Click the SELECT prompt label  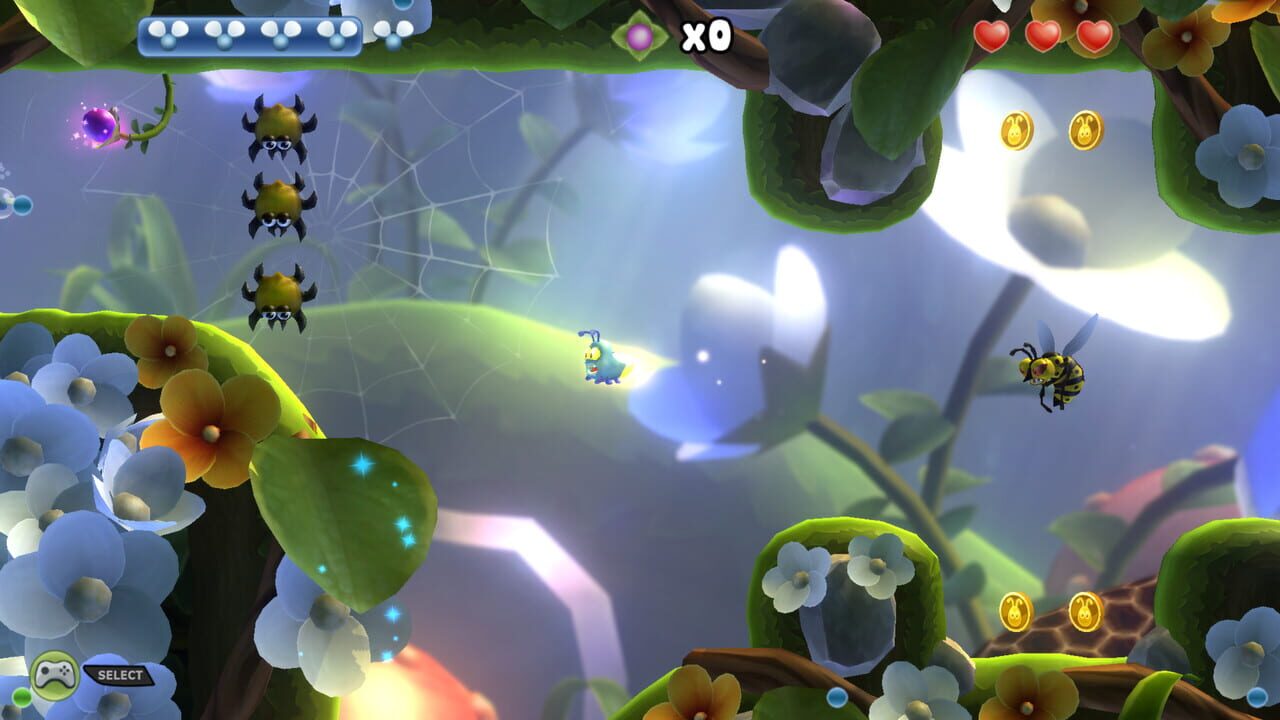pos(118,674)
